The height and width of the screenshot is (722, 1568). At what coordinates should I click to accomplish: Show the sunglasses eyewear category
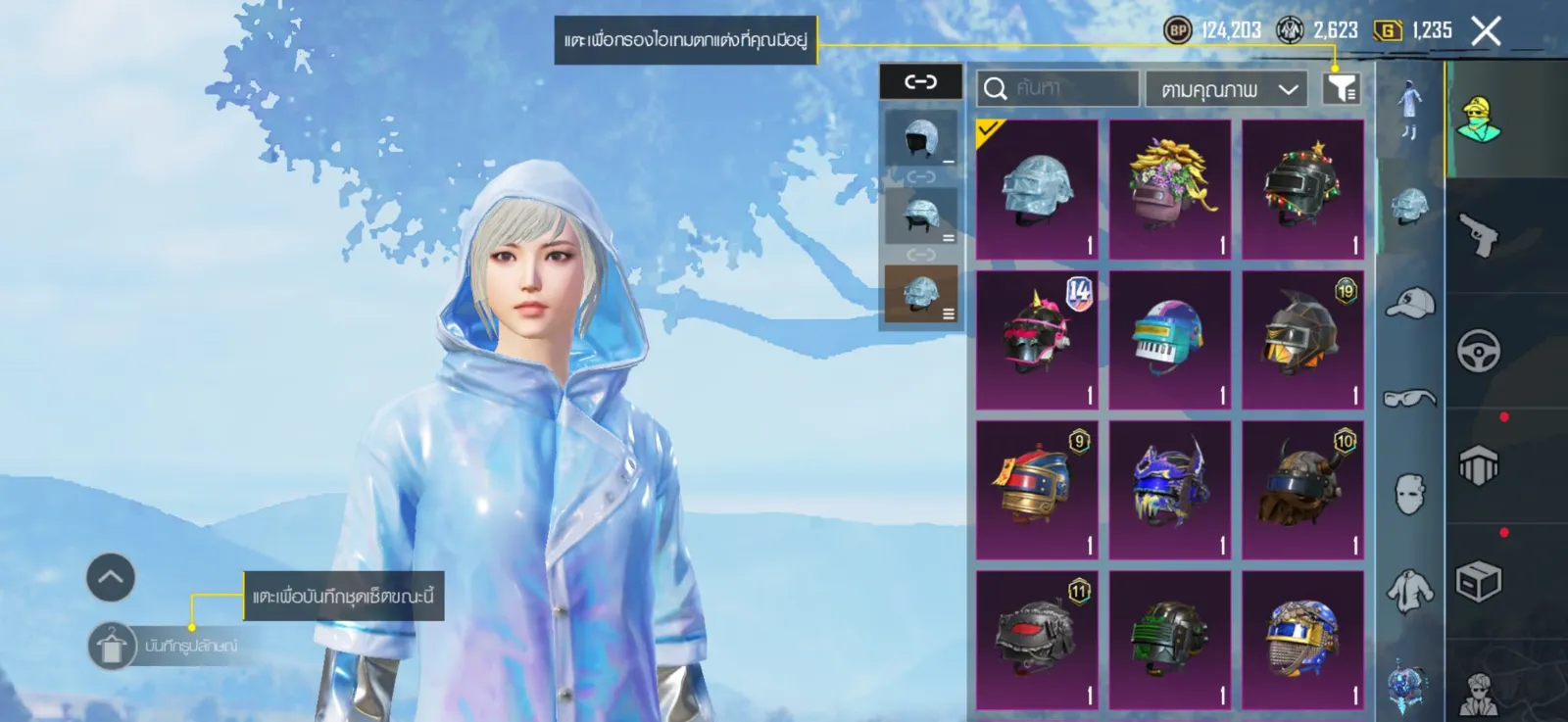(1409, 398)
